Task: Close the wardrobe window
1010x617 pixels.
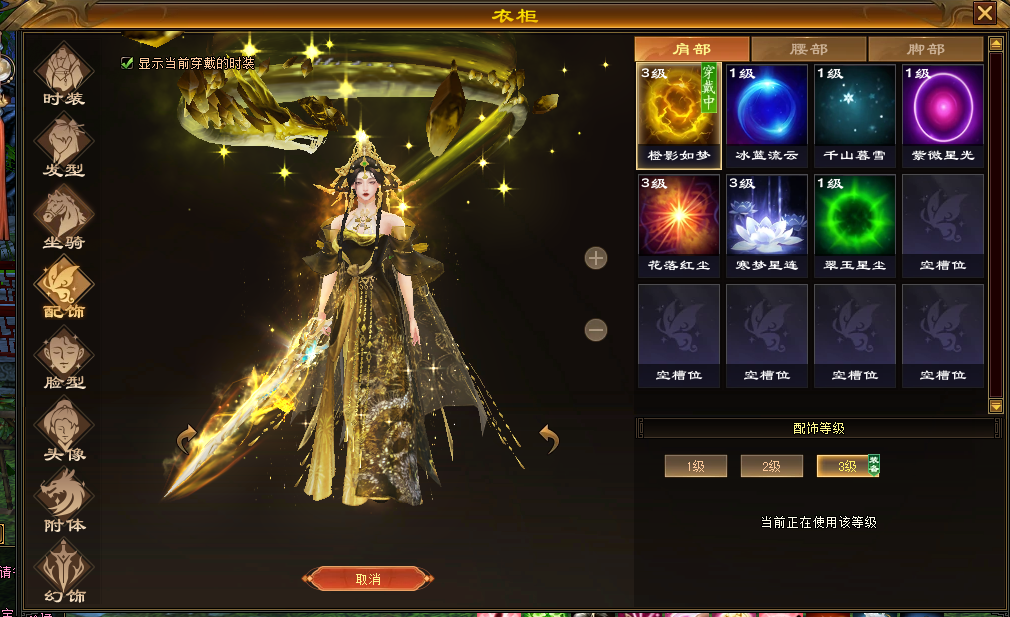Action: [985, 13]
